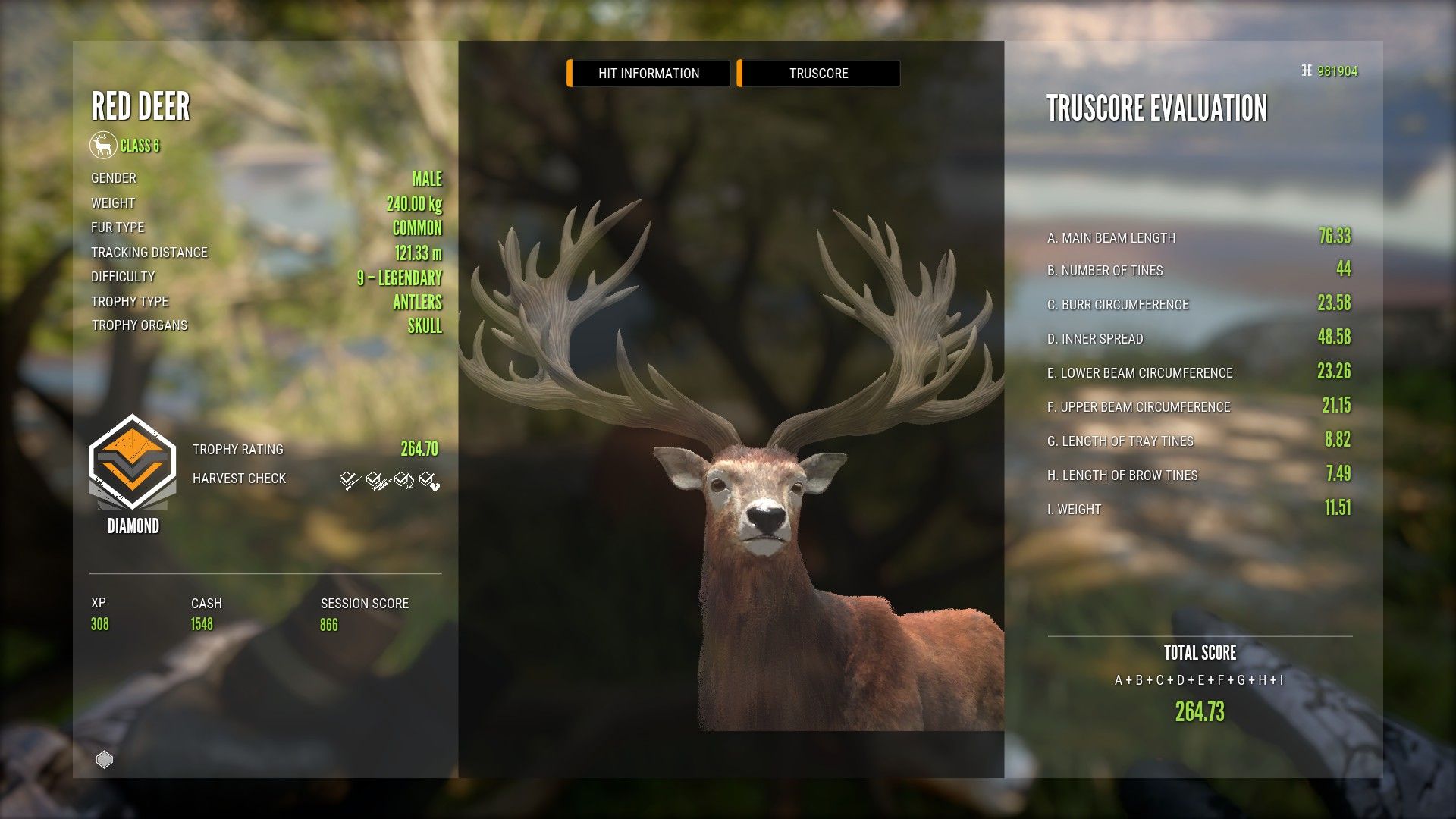Viewport: 1456px width, 819px height.
Task: Click the Session Score value 866
Action: (329, 624)
